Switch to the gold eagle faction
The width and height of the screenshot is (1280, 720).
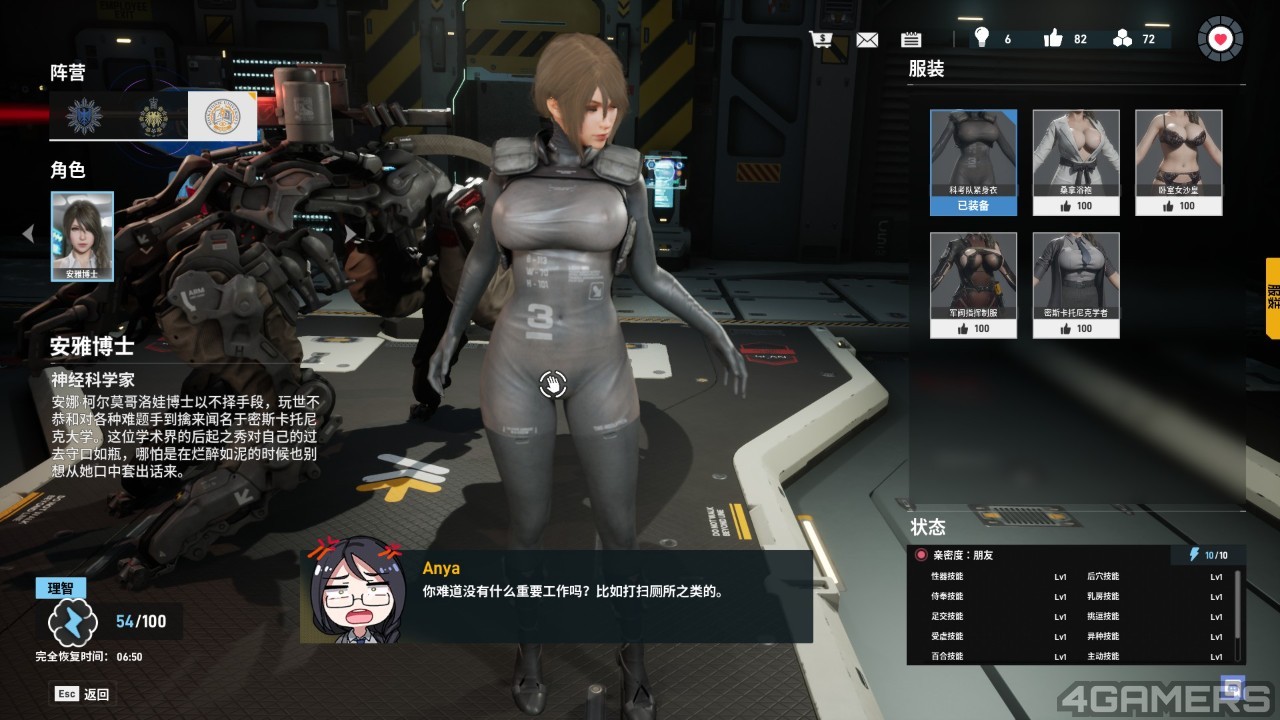coord(153,117)
